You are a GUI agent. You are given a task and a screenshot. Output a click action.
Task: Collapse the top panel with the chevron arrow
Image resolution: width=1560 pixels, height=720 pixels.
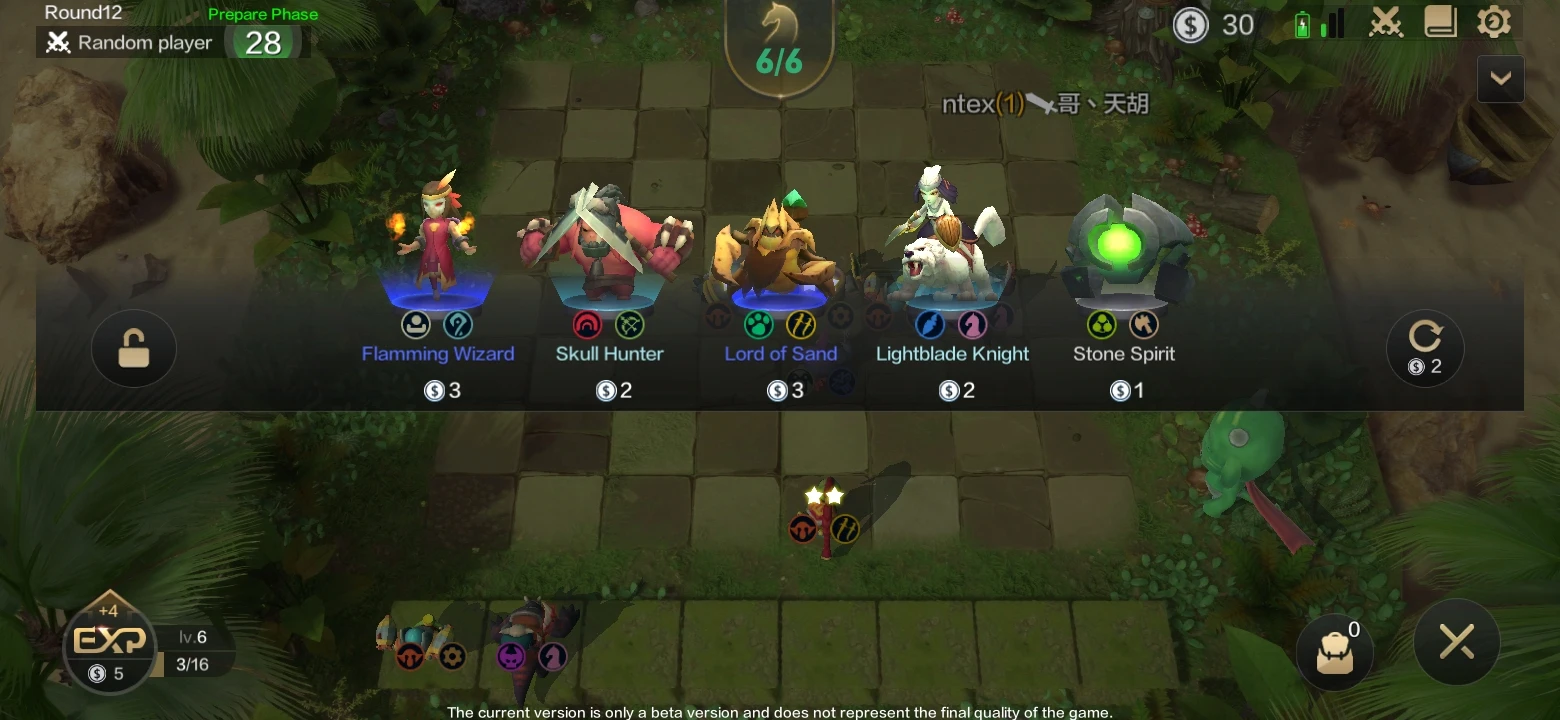[1500, 78]
